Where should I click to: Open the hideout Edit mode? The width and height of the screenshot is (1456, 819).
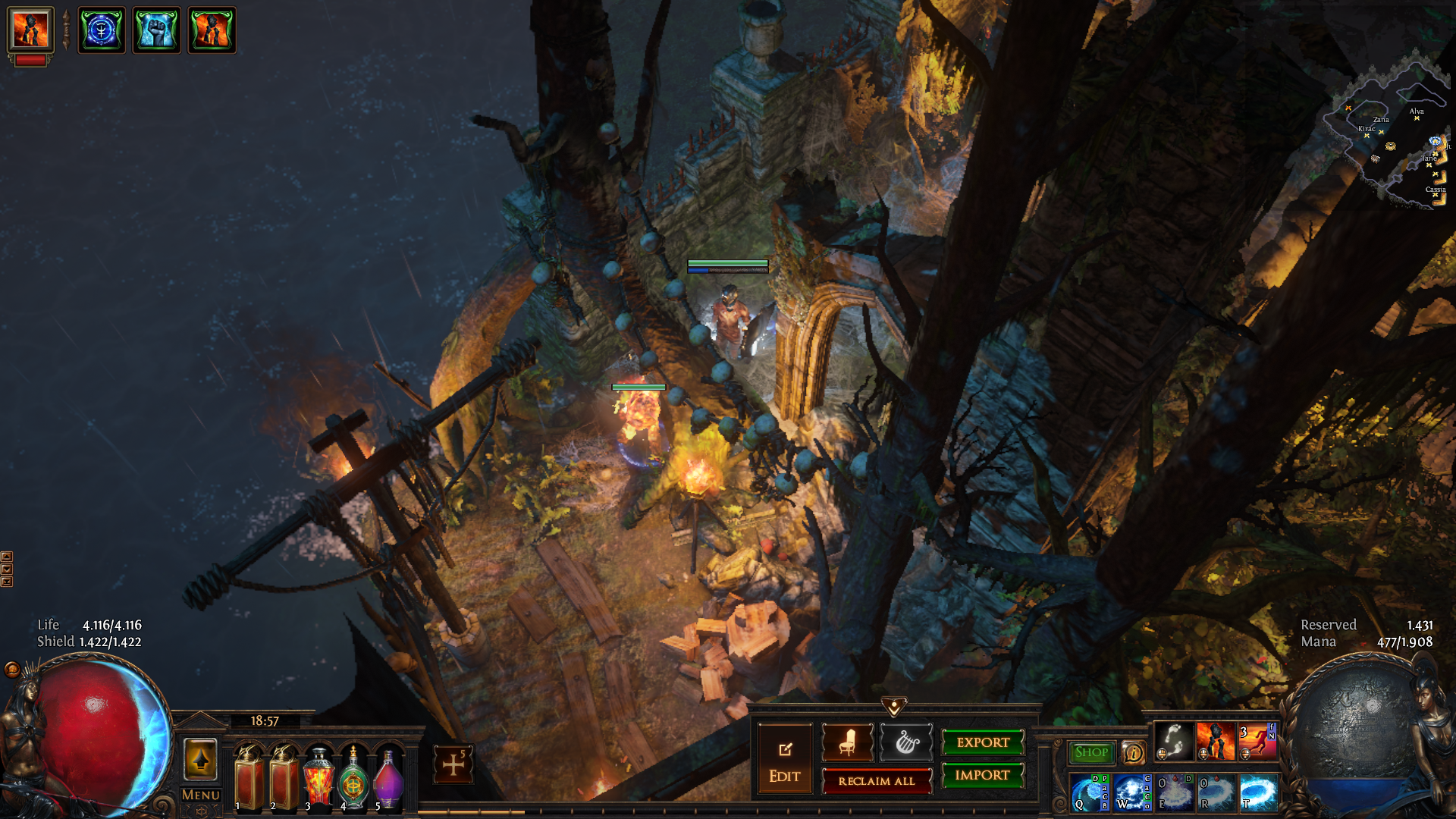(x=784, y=760)
